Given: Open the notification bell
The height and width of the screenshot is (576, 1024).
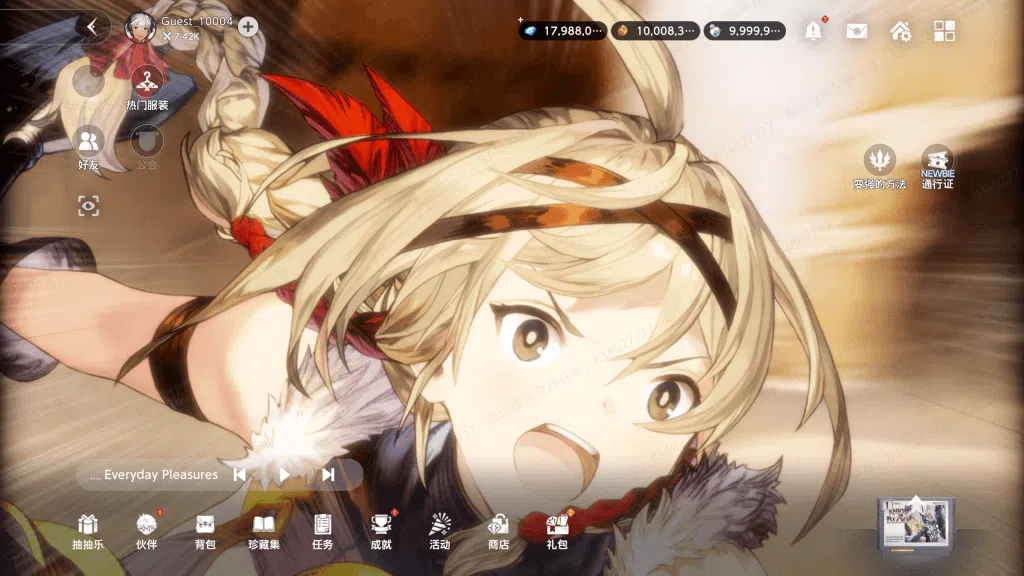Looking at the screenshot, I should [814, 31].
